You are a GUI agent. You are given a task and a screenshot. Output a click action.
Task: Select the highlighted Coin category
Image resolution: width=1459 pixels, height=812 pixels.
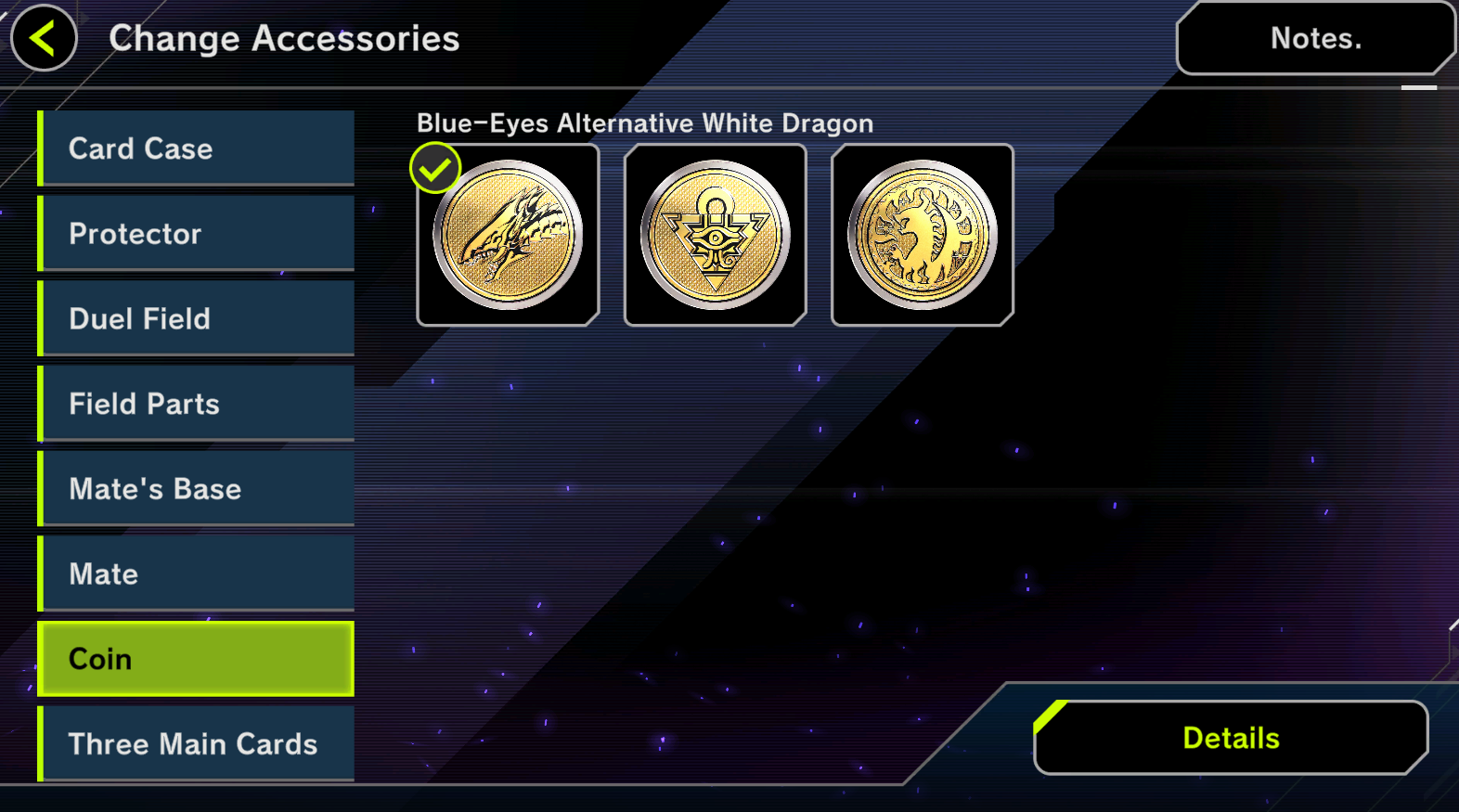[x=197, y=659]
